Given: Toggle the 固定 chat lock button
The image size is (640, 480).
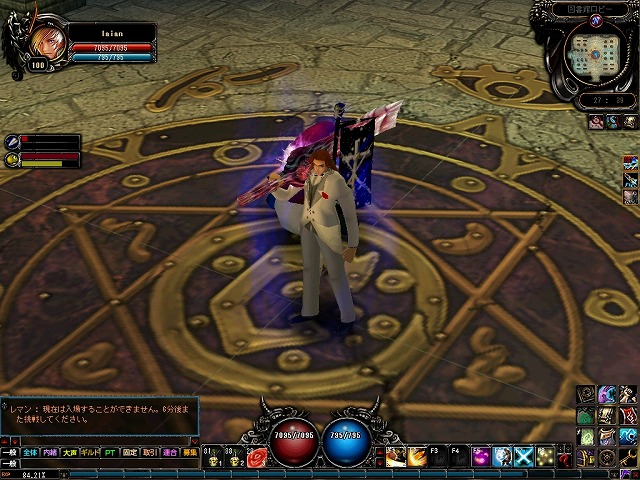Looking at the screenshot, I should (x=130, y=452).
